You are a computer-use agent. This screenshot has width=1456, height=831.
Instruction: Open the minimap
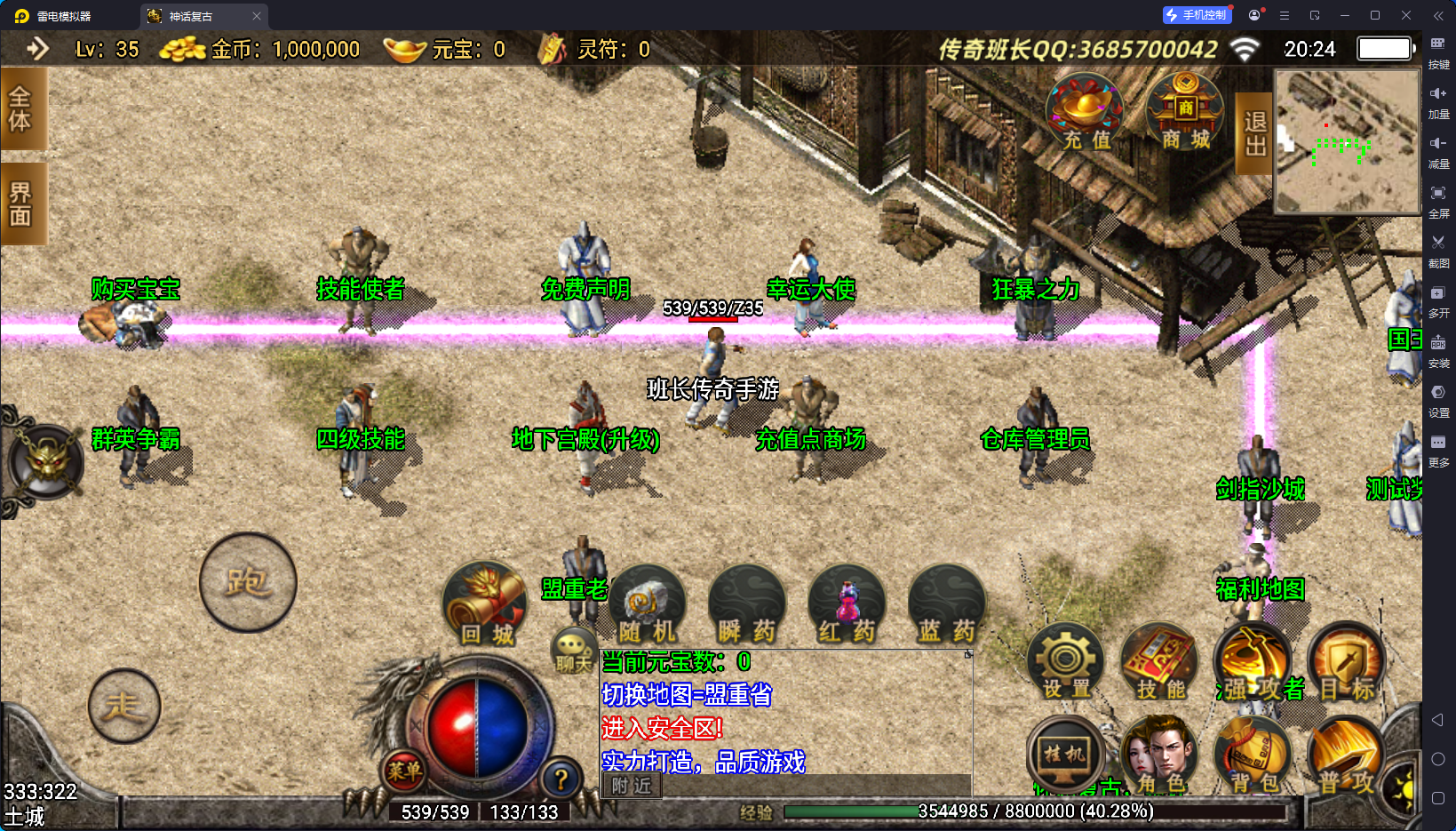pyautogui.click(x=1347, y=141)
